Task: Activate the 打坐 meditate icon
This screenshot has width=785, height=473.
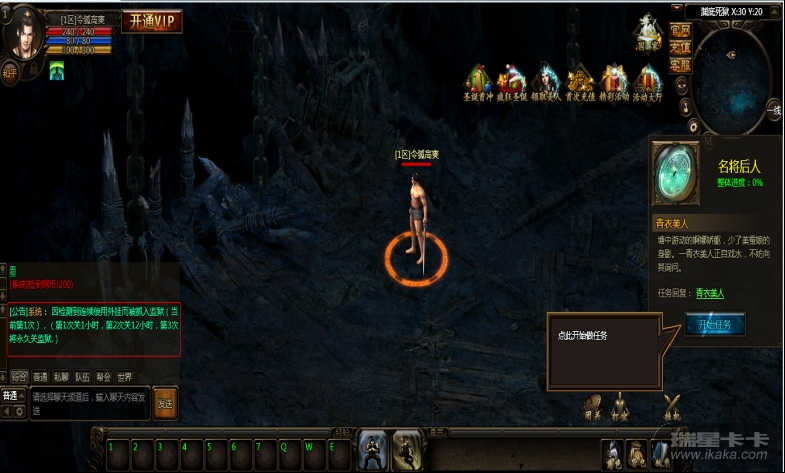Action: pos(619,402)
